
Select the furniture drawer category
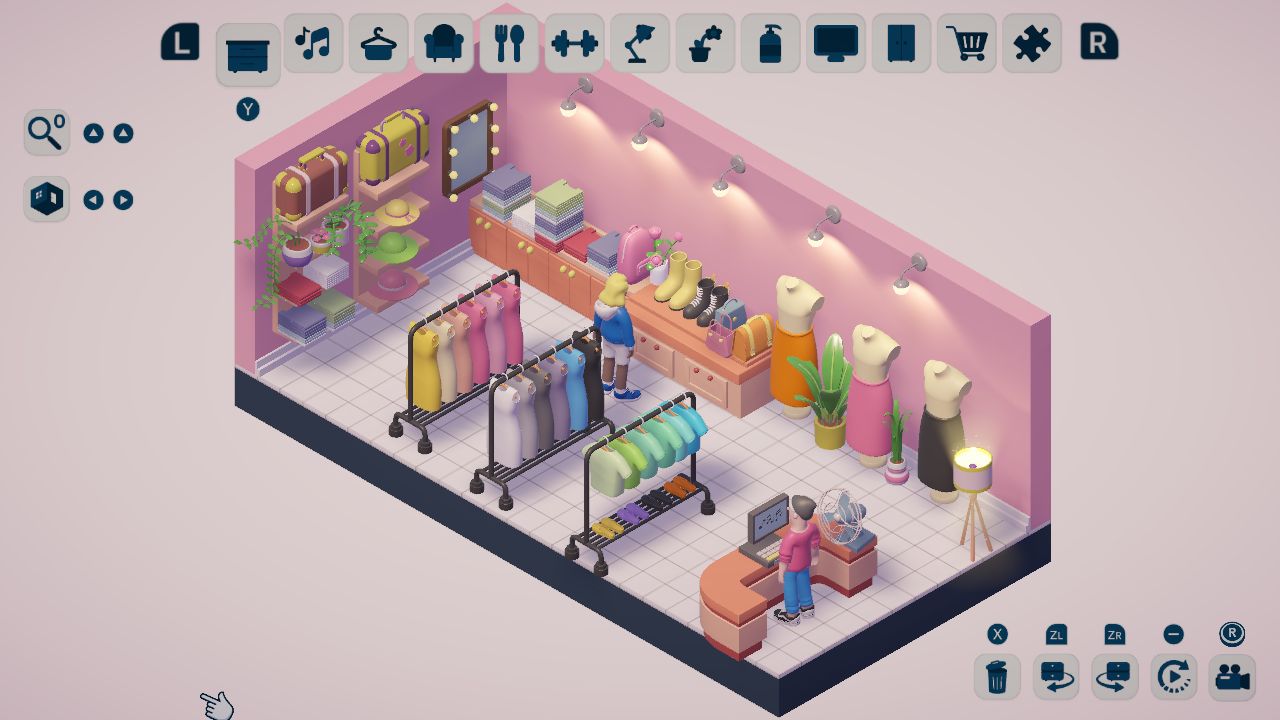pyautogui.click(x=247, y=43)
